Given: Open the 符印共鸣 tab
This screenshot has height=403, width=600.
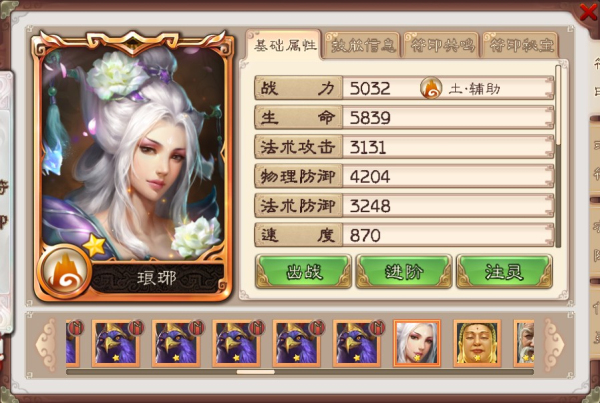Looking at the screenshot, I should pos(440,45).
